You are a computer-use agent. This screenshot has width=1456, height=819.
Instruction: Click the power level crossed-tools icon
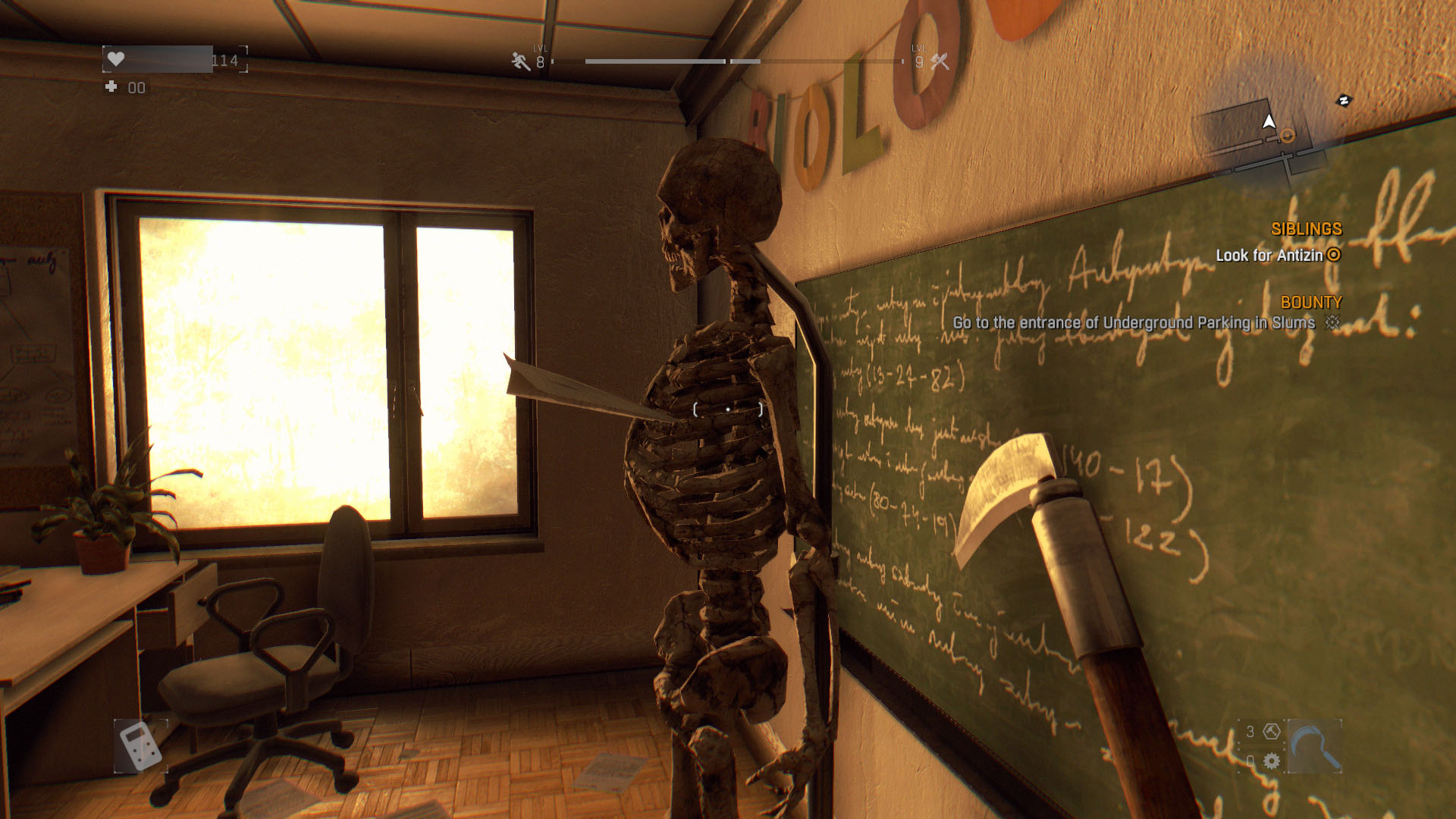[x=940, y=61]
